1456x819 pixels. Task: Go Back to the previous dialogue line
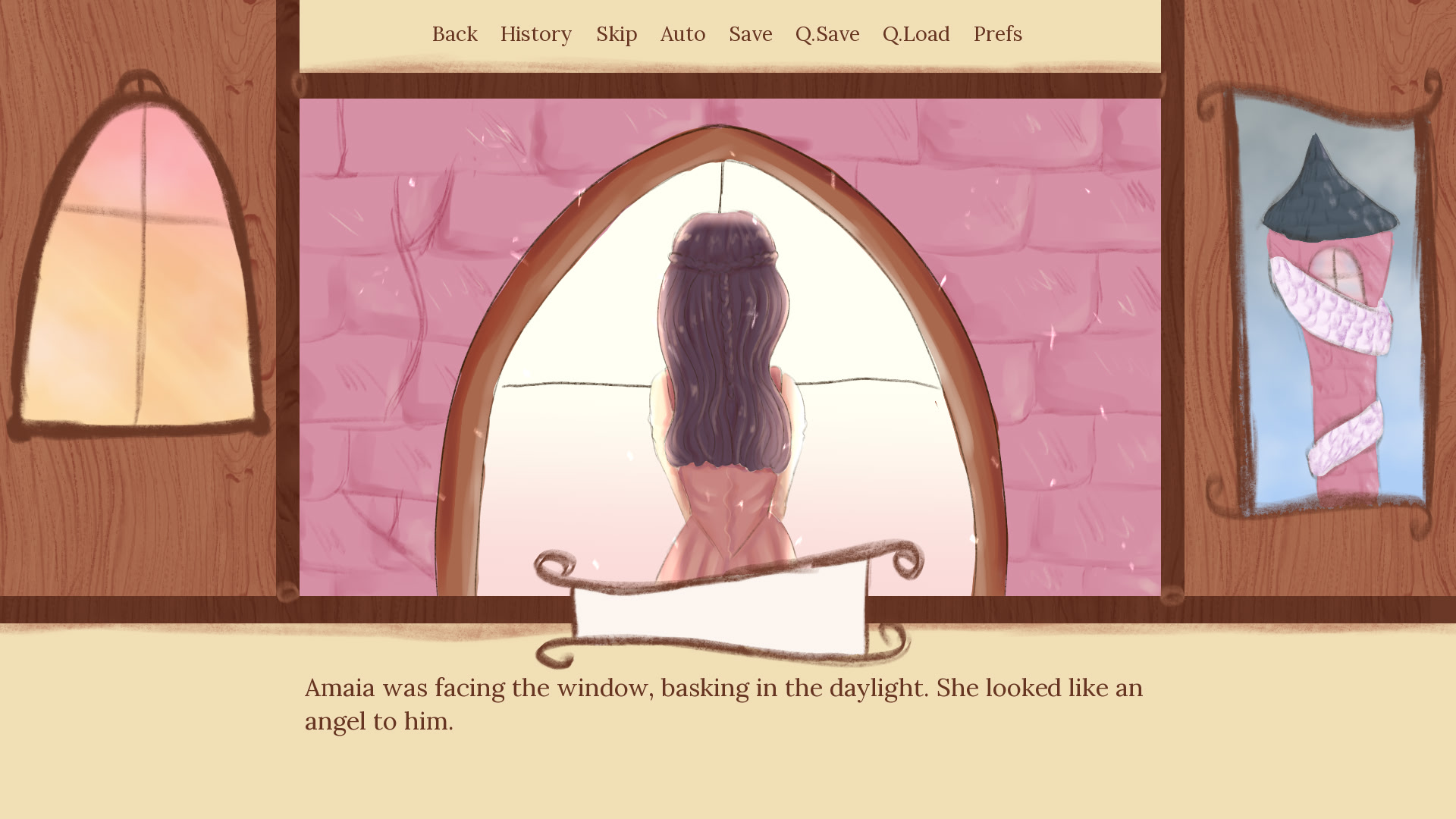[x=454, y=34]
